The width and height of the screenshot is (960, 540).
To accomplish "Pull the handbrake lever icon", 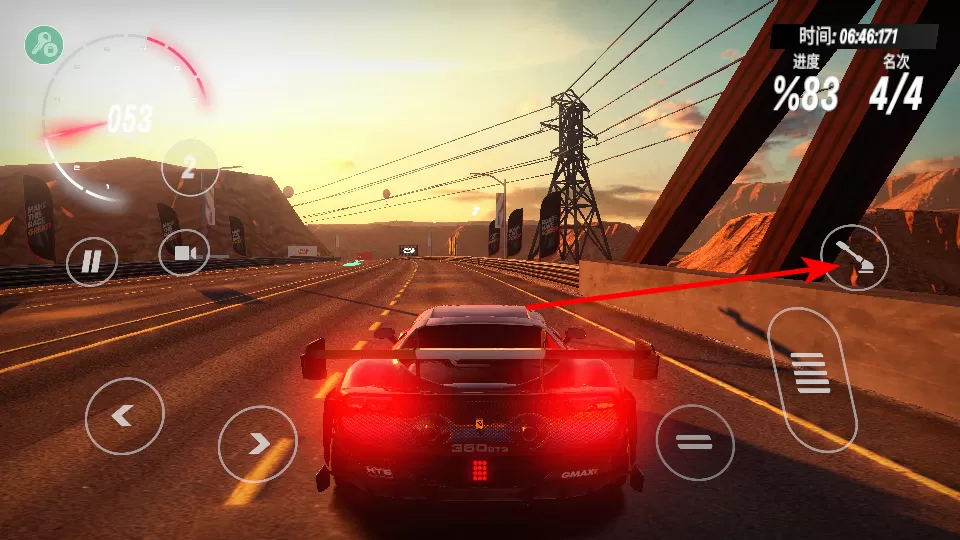I will pos(854,257).
